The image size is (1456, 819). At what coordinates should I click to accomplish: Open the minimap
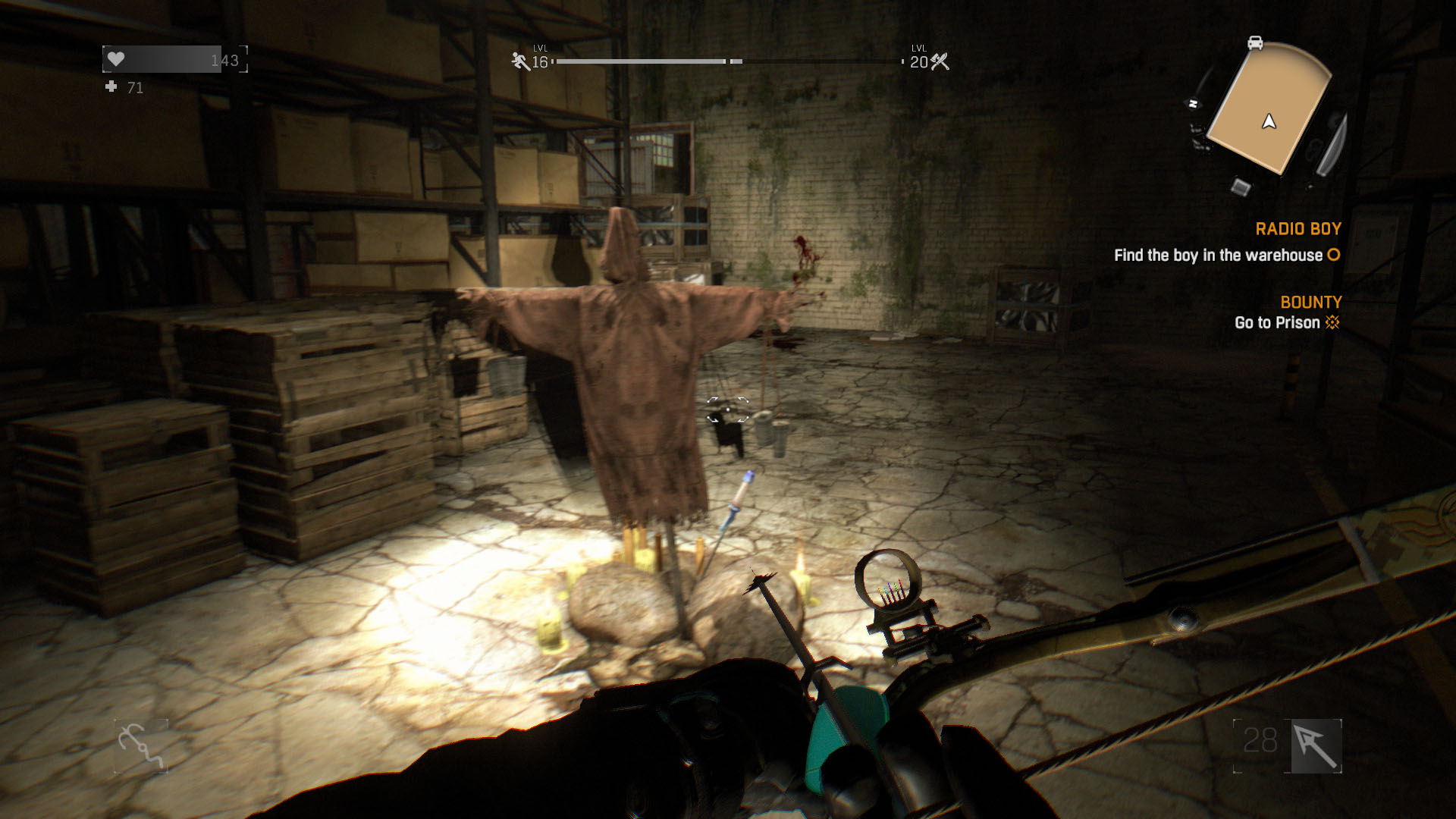click(1269, 108)
